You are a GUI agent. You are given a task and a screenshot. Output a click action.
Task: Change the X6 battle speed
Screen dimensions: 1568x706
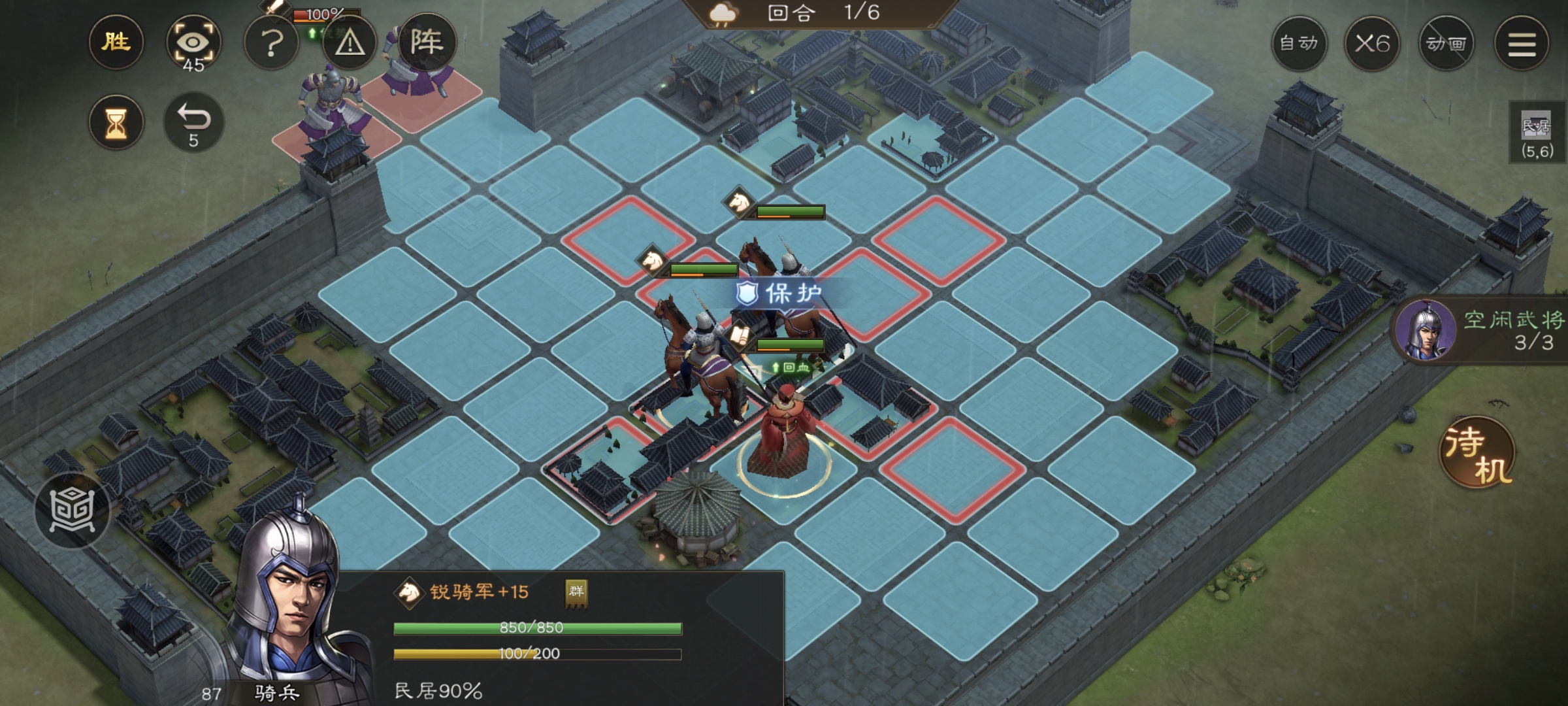pyautogui.click(x=1372, y=44)
